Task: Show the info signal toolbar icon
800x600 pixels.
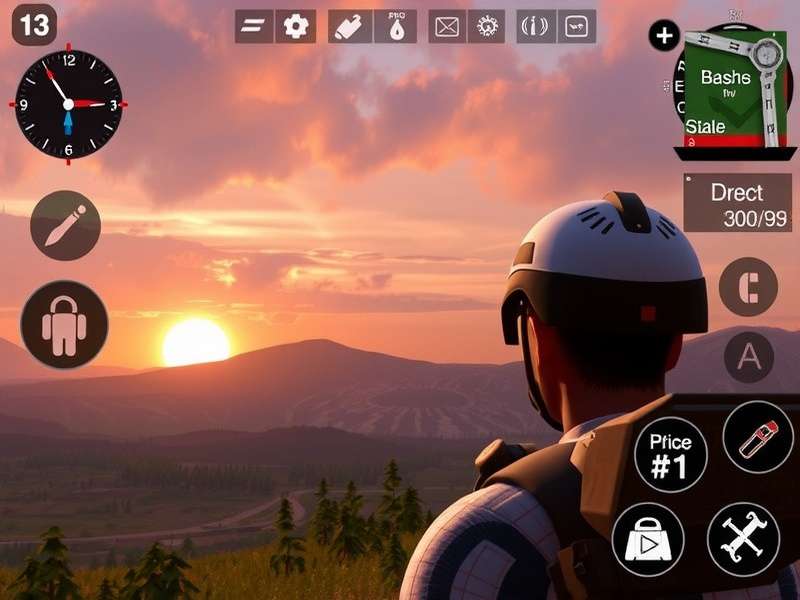Action: tap(536, 26)
